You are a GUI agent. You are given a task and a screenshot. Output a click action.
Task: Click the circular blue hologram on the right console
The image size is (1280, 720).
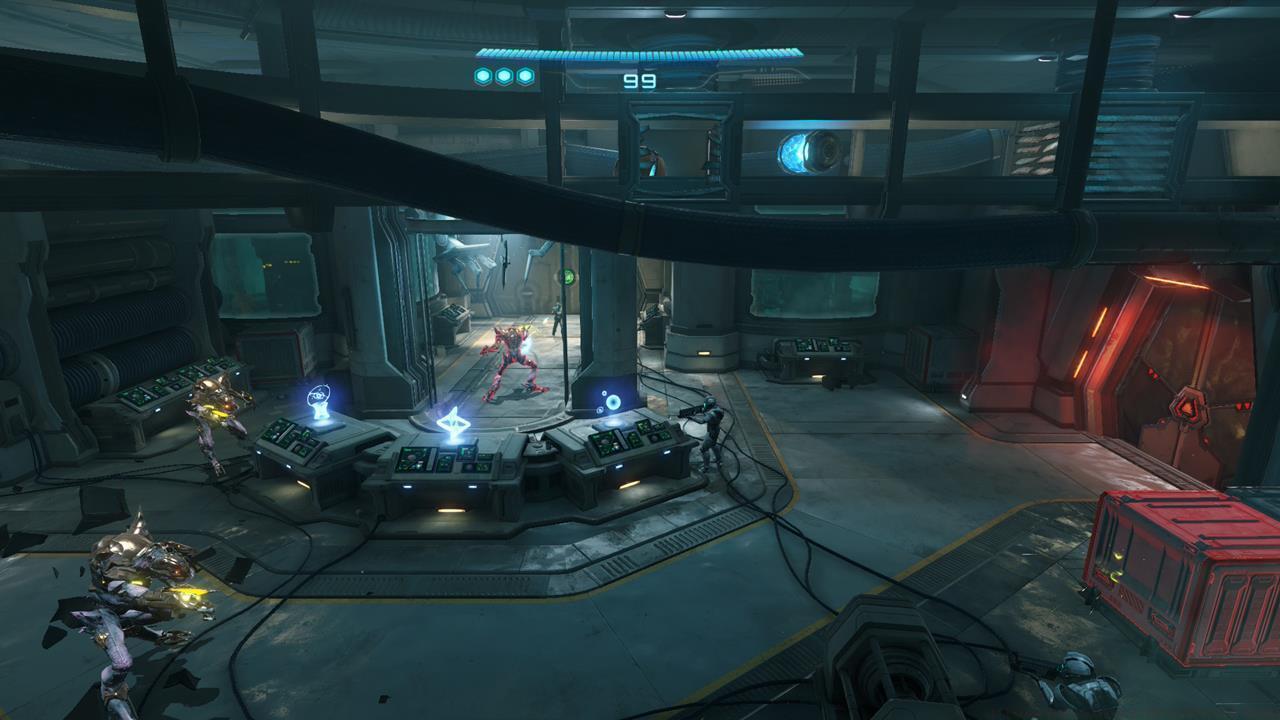[615, 404]
